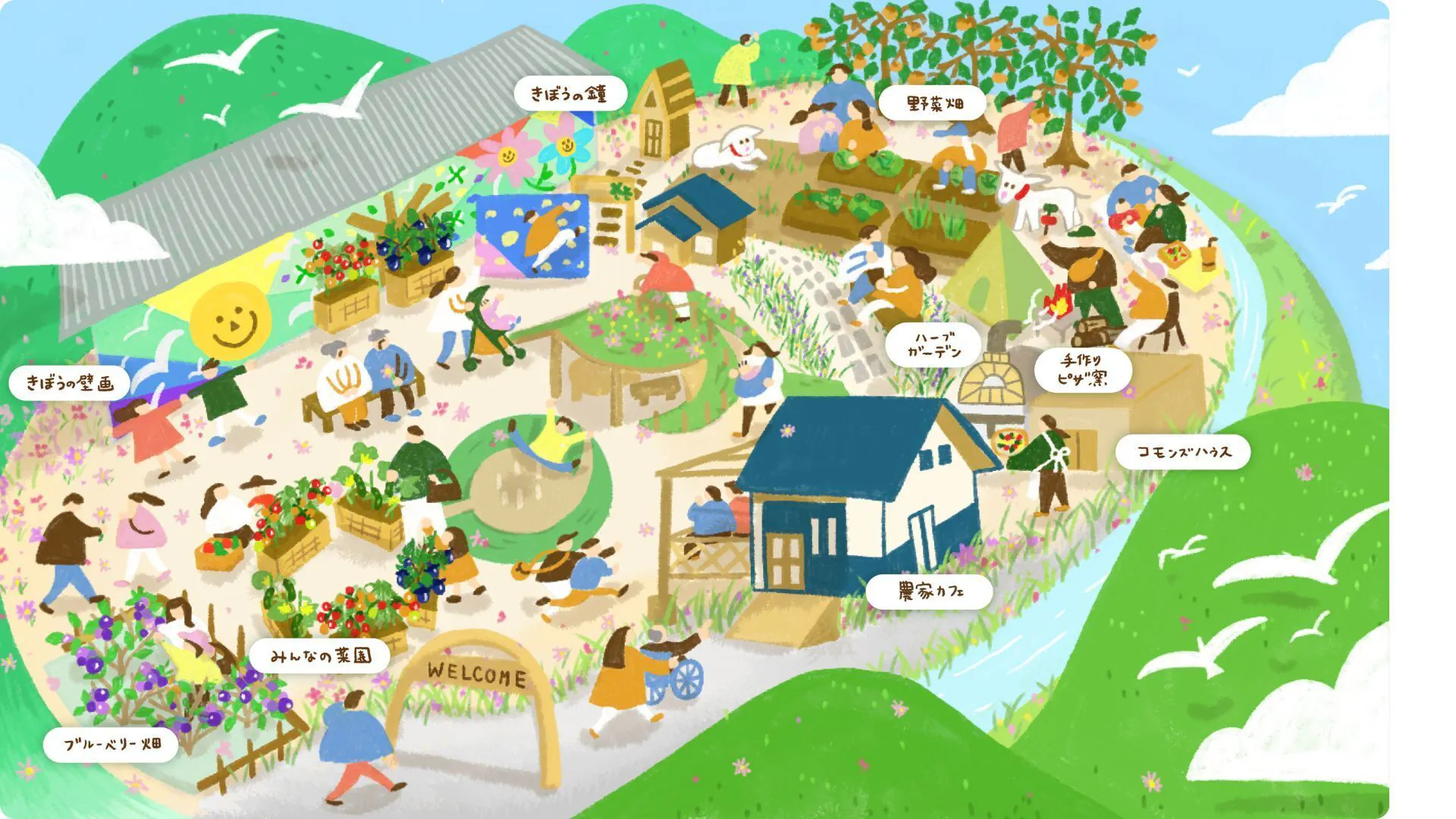Open the 野菜畑 location label
This screenshot has height=819, width=1456.
tap(934, 103)
